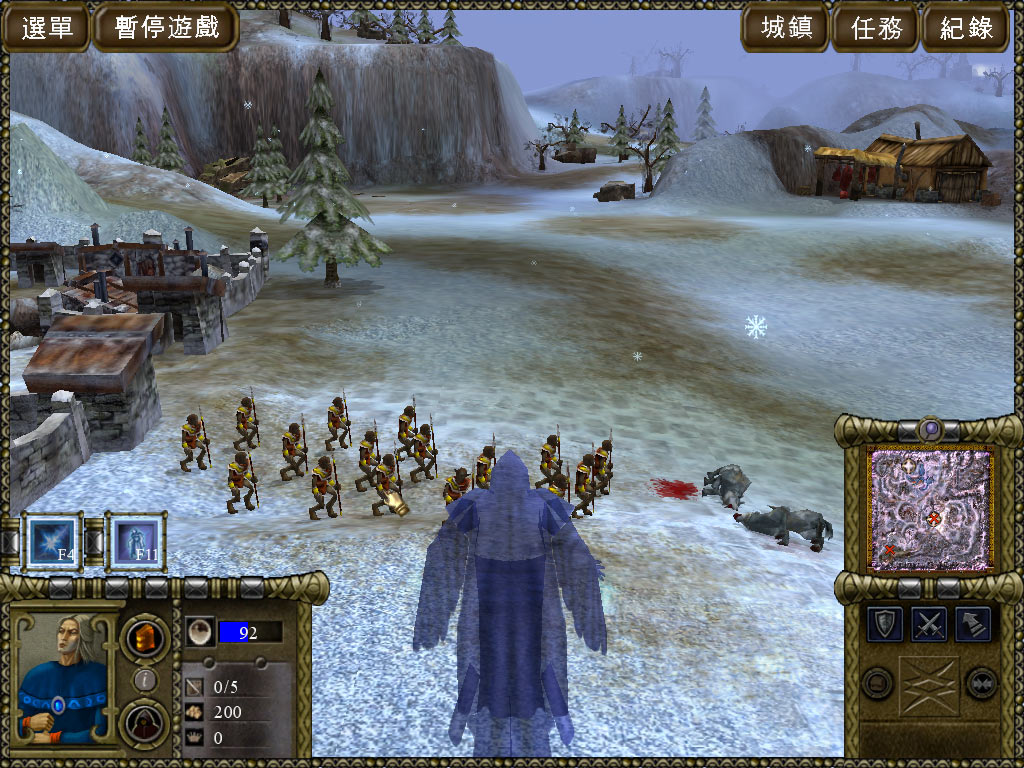Choose the shield defensive stance button

point(885,624)
